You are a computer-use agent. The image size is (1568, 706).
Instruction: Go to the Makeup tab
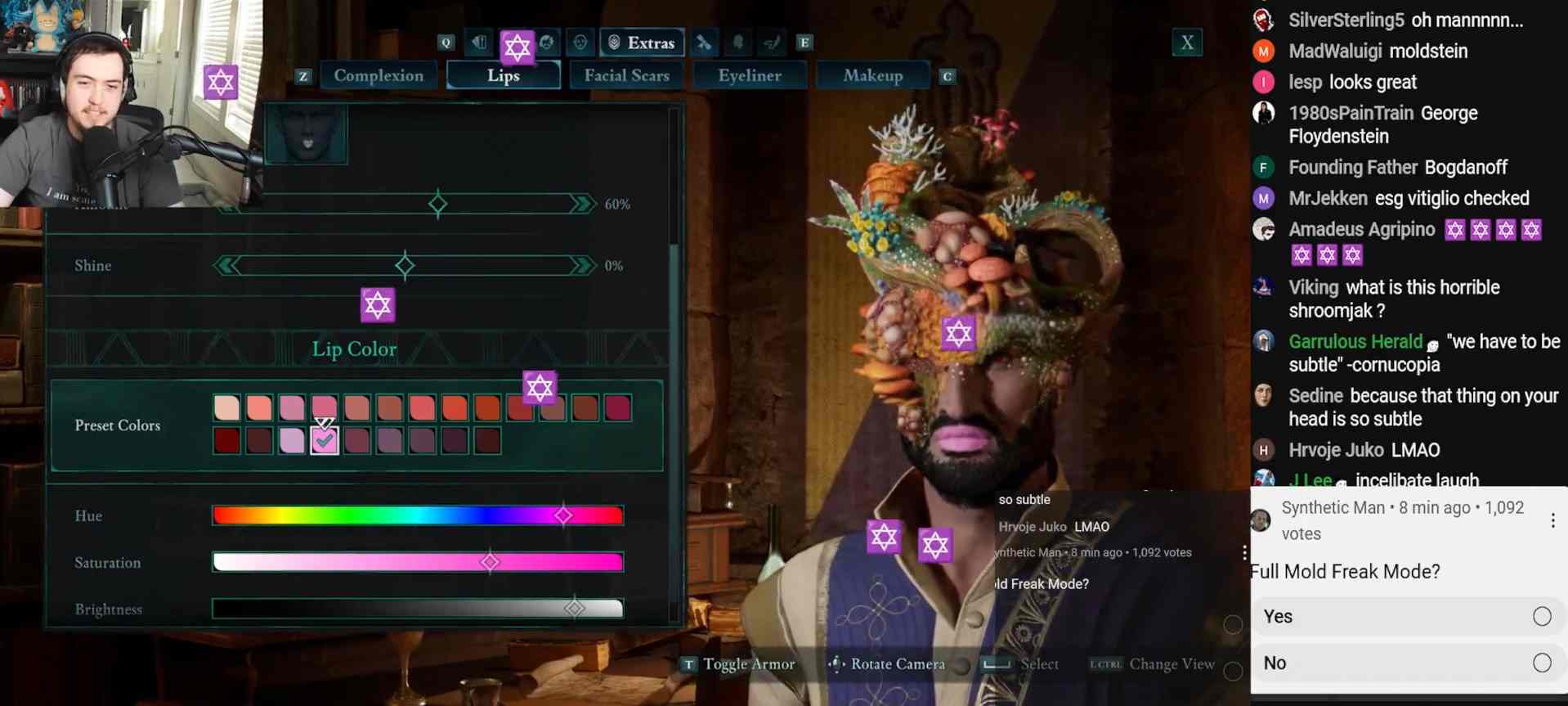point(872,76)
